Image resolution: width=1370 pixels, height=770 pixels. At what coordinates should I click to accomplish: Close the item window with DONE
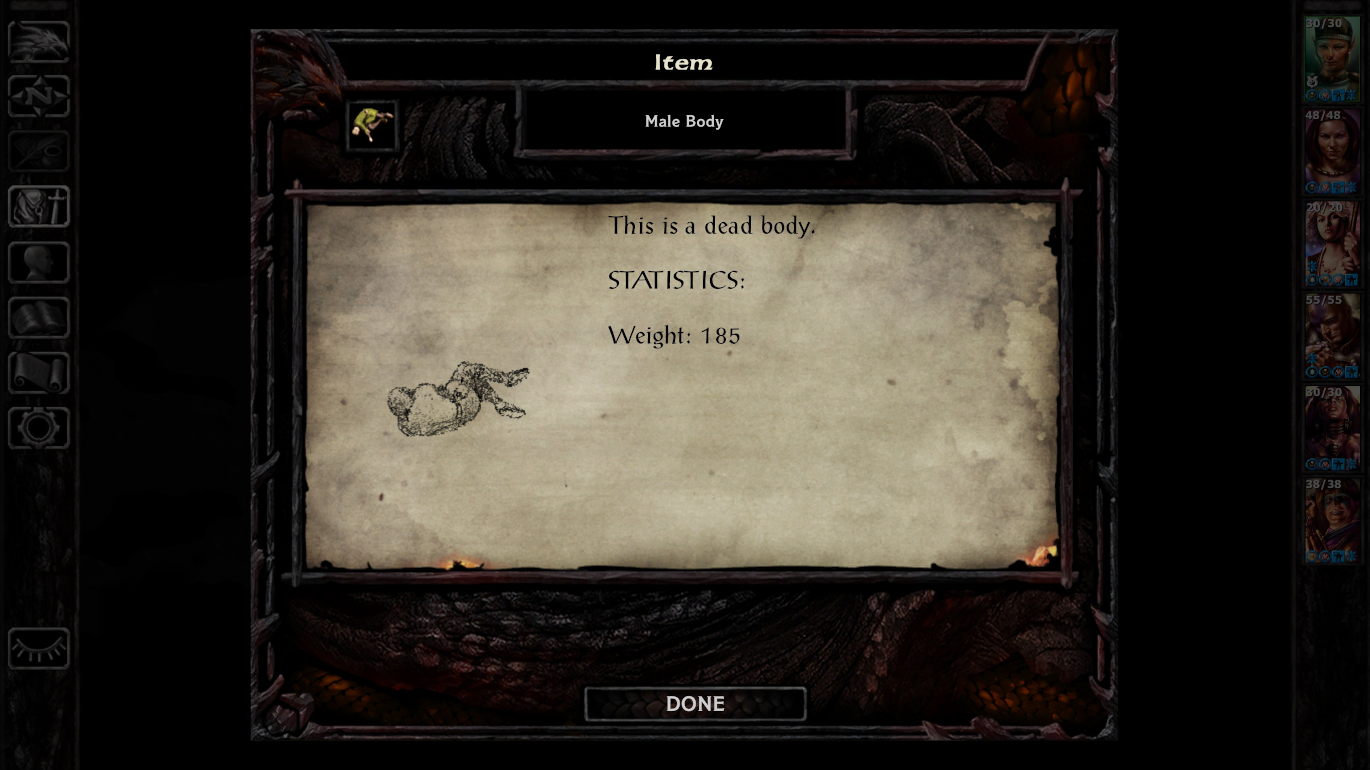(695, 704)
